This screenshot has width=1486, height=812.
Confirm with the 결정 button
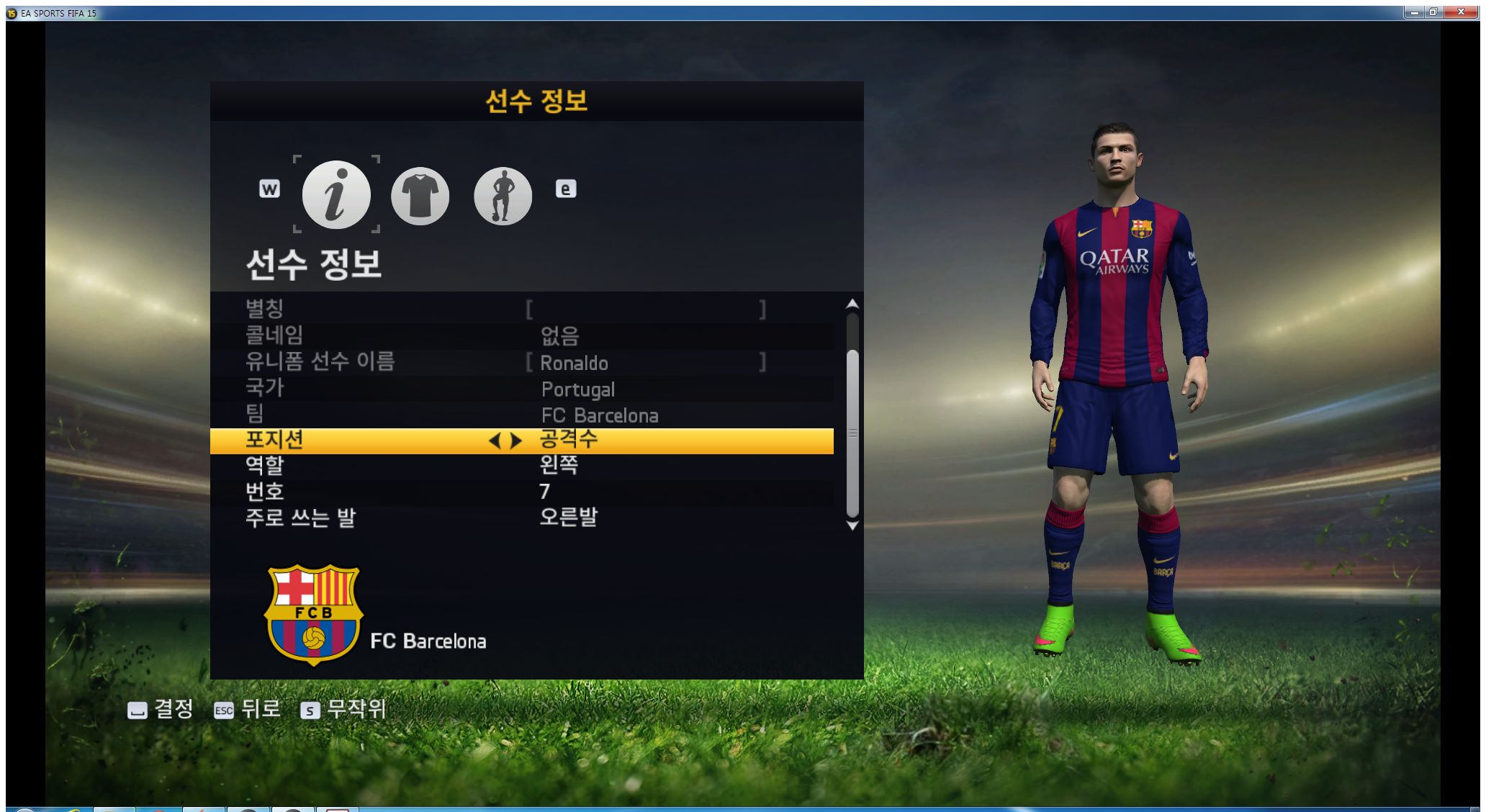click(161, 710)
